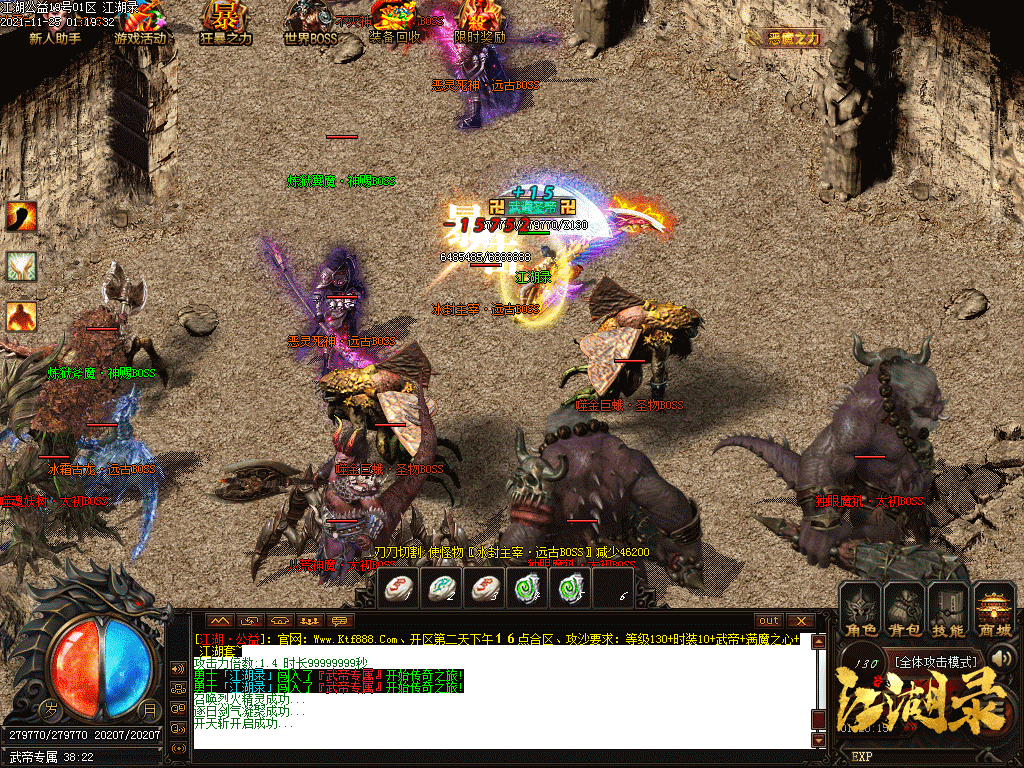Open the 游戏活动 game events menu
Image resolution: width=1024 pixels, height=768 pixels.
coord(142,24)
